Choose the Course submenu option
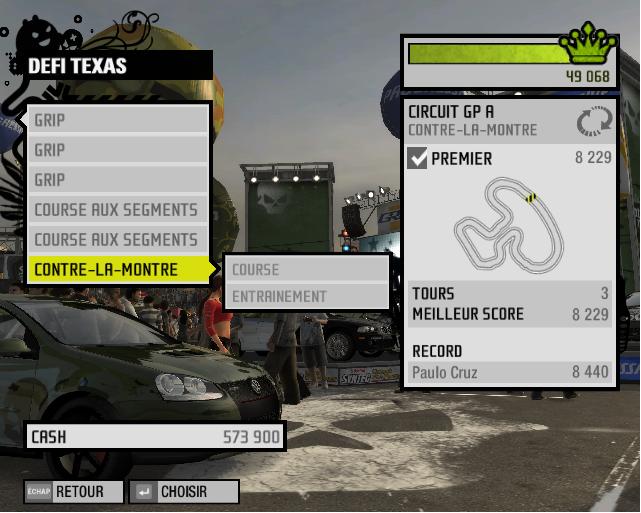The image size is (641, 513). coord(308,269)
